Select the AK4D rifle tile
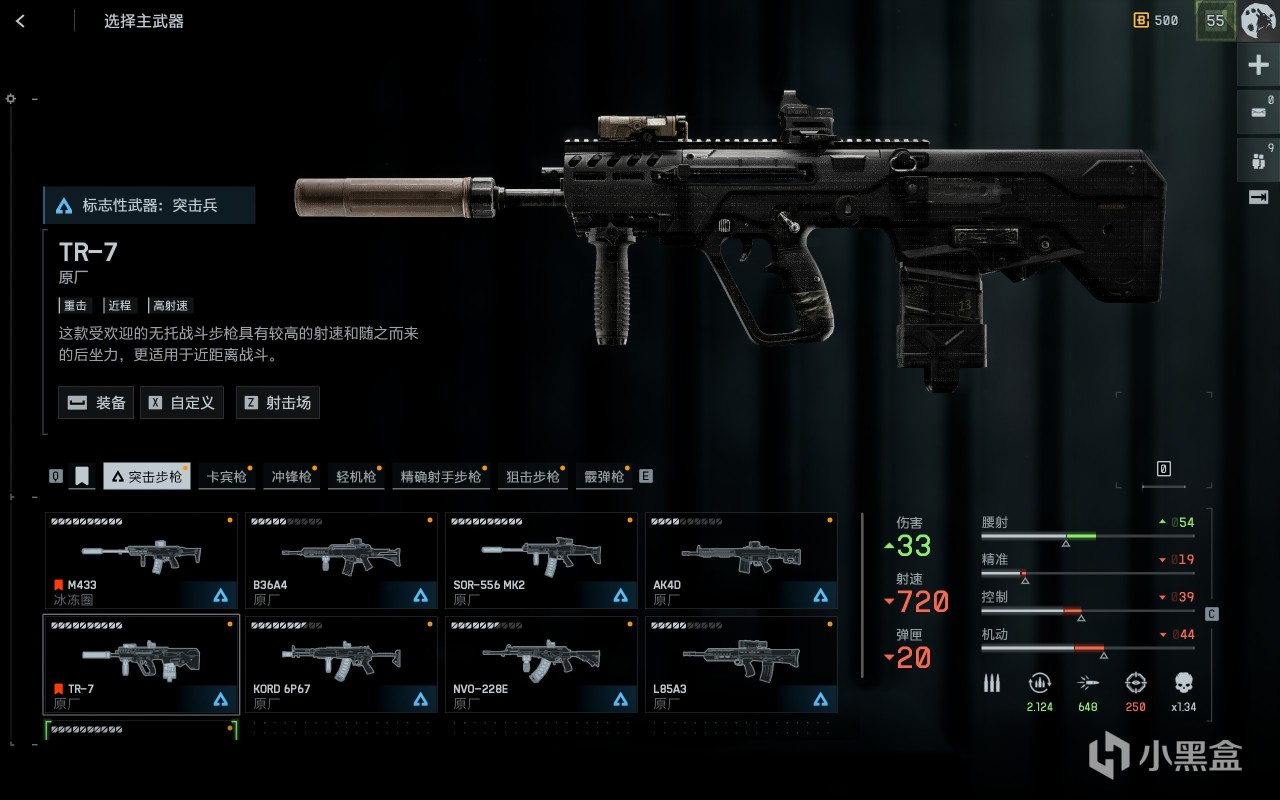This screenshot has height=800, width=1280. tap(741, 560)
